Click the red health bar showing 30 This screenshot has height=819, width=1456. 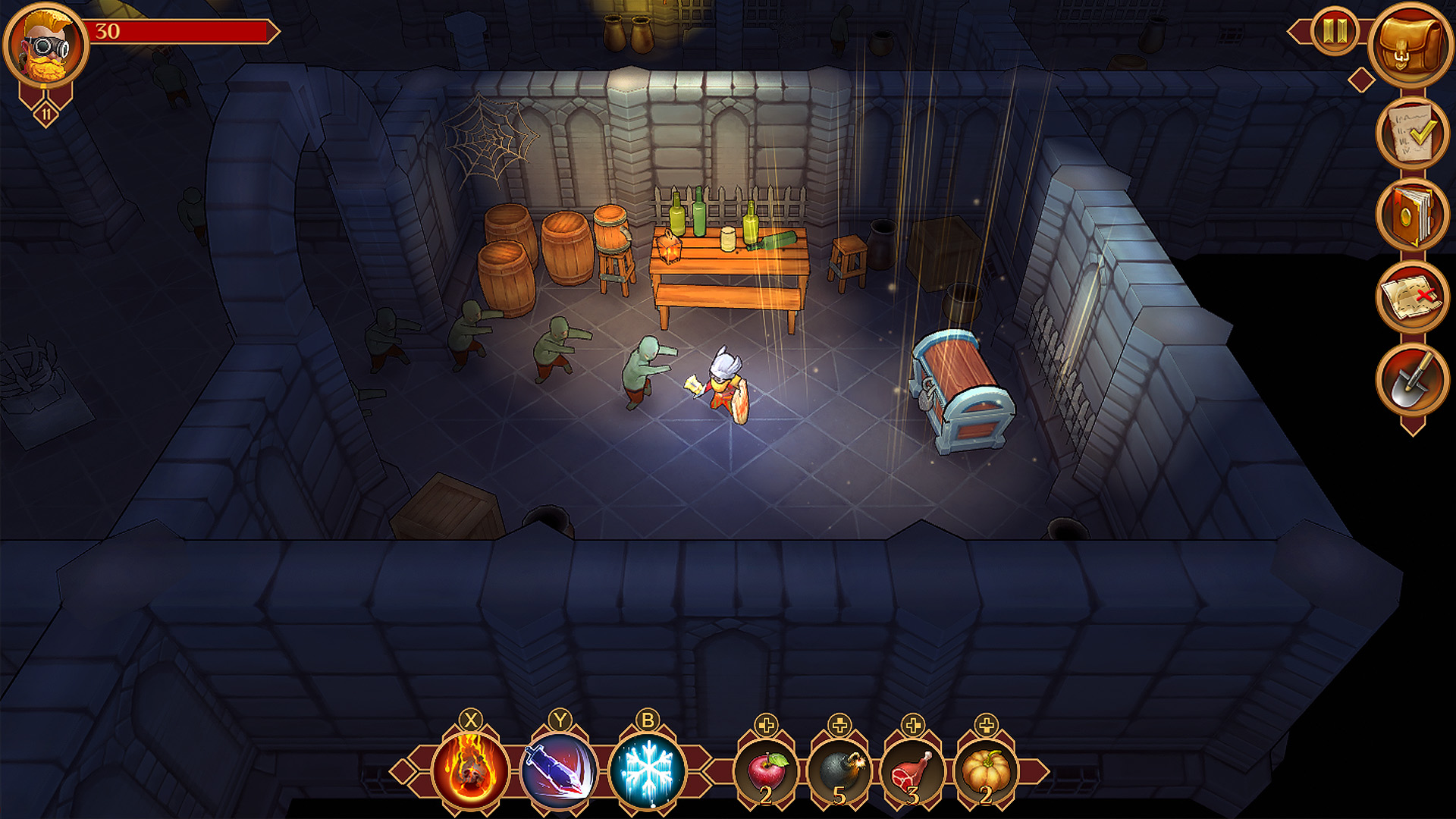pos(182,32)
